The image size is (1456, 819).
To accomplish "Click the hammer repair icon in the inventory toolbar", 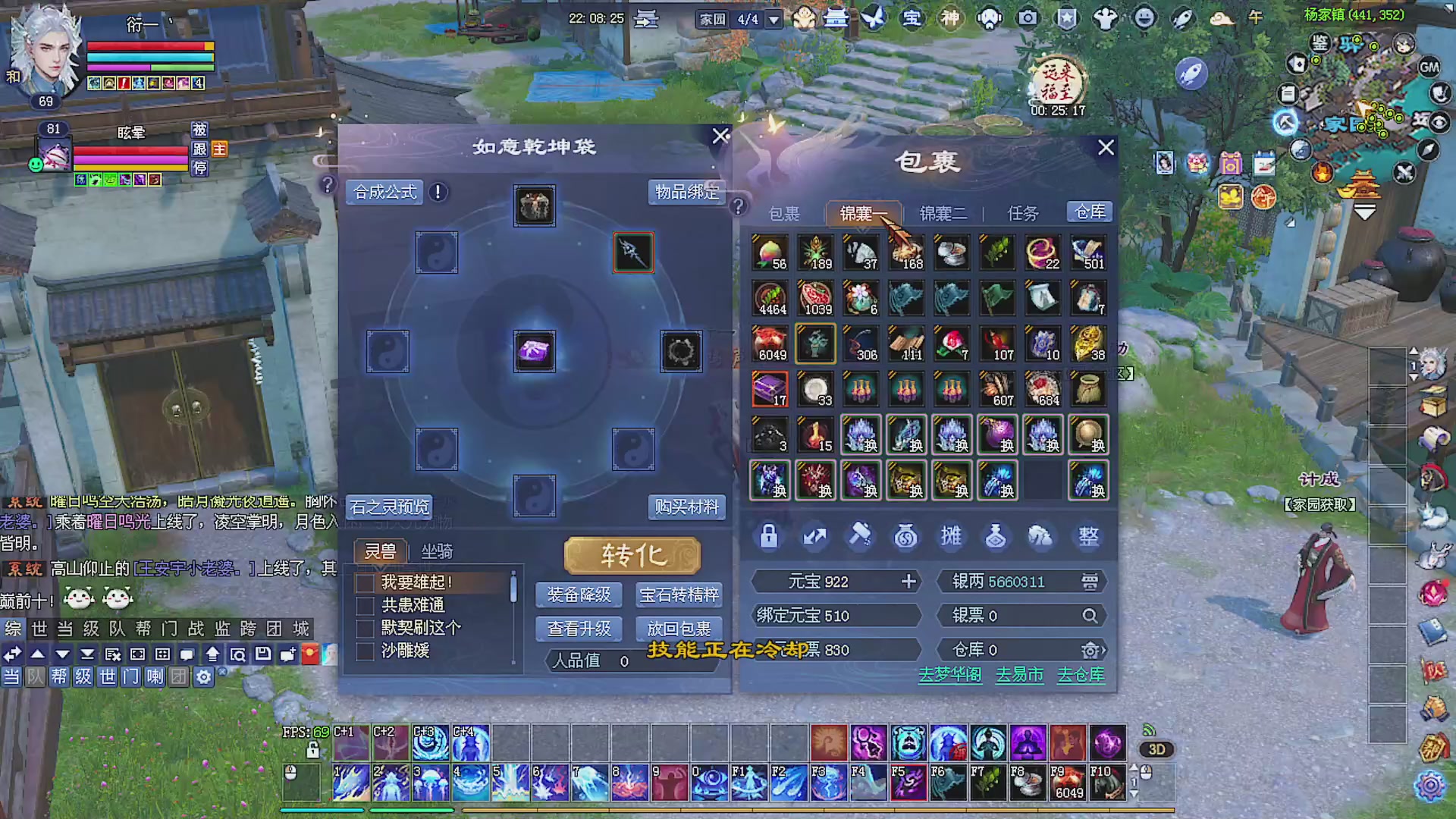I will (860, 536).
